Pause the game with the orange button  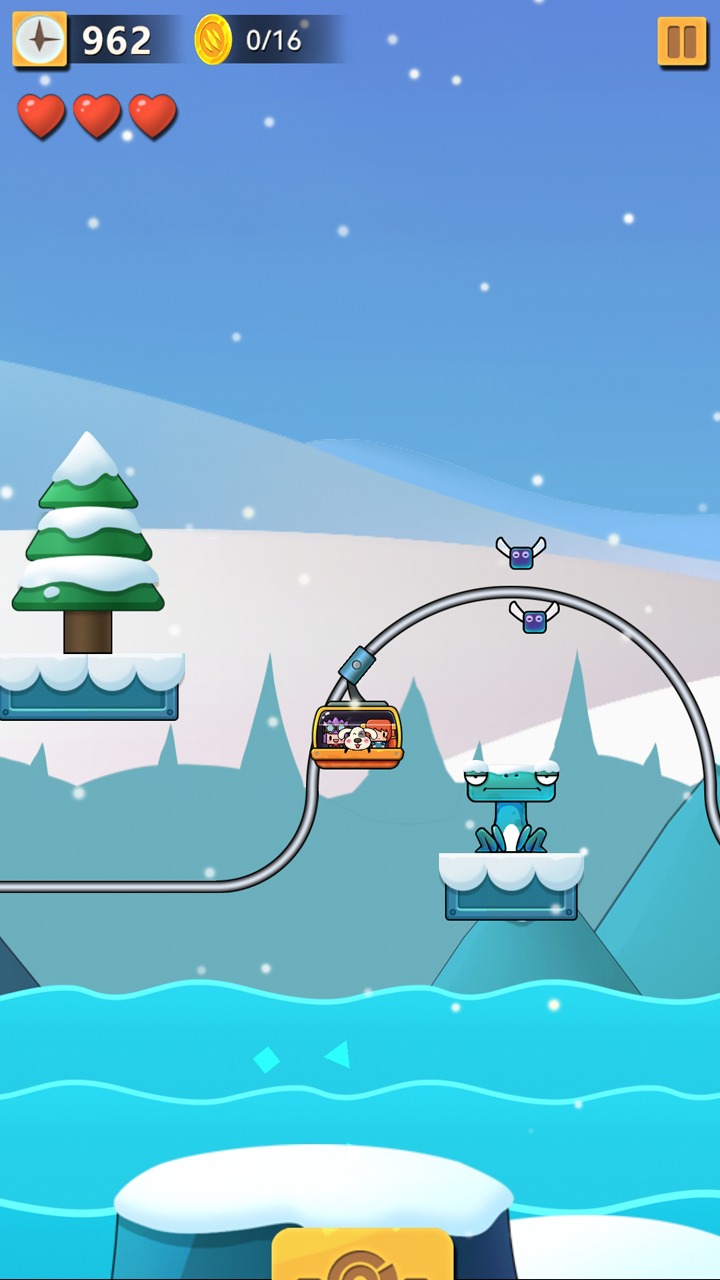682,42
